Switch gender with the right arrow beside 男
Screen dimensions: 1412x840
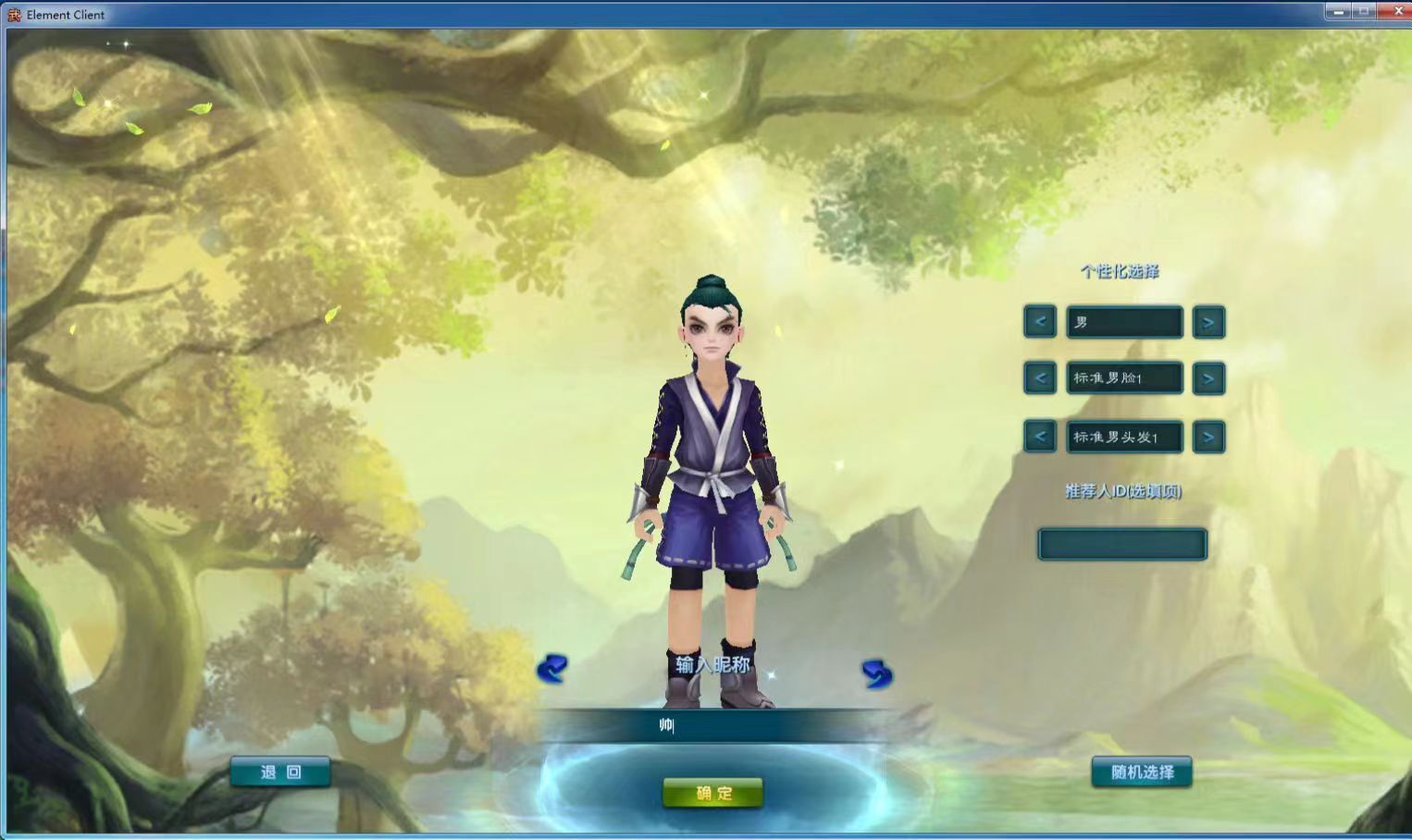[x=1208, y=322]
